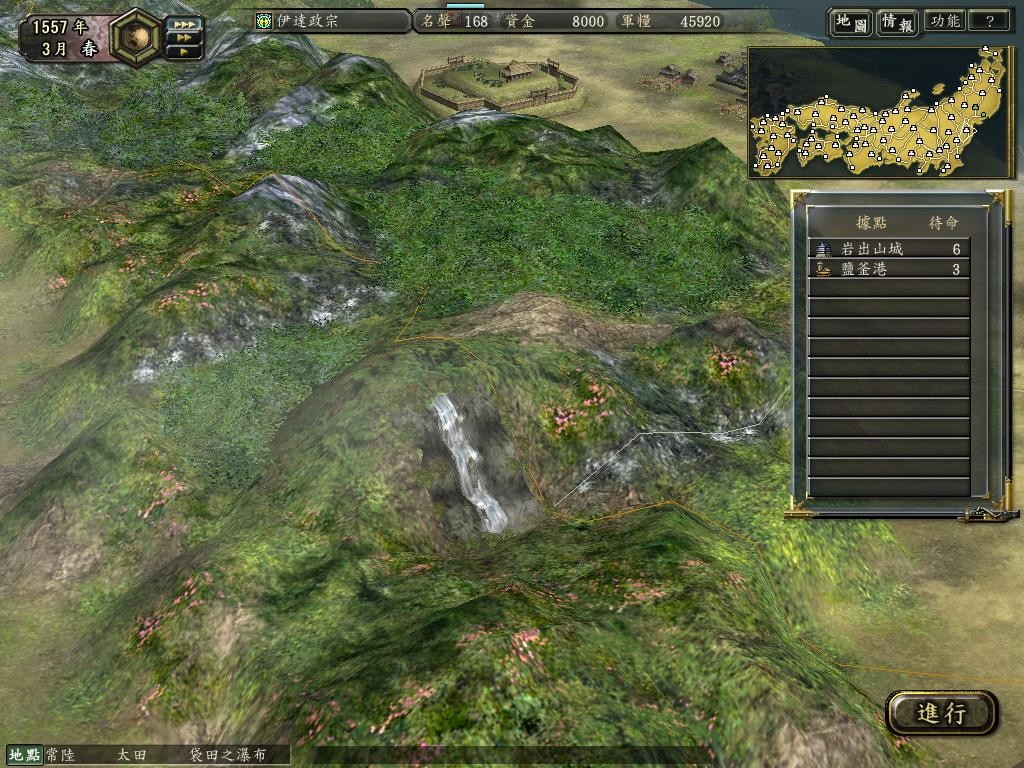The width and height of the screenshot is (1024, 768).
Task: Open the 功能 function menu
Action: pyautogui.click(x=944, y=21)
